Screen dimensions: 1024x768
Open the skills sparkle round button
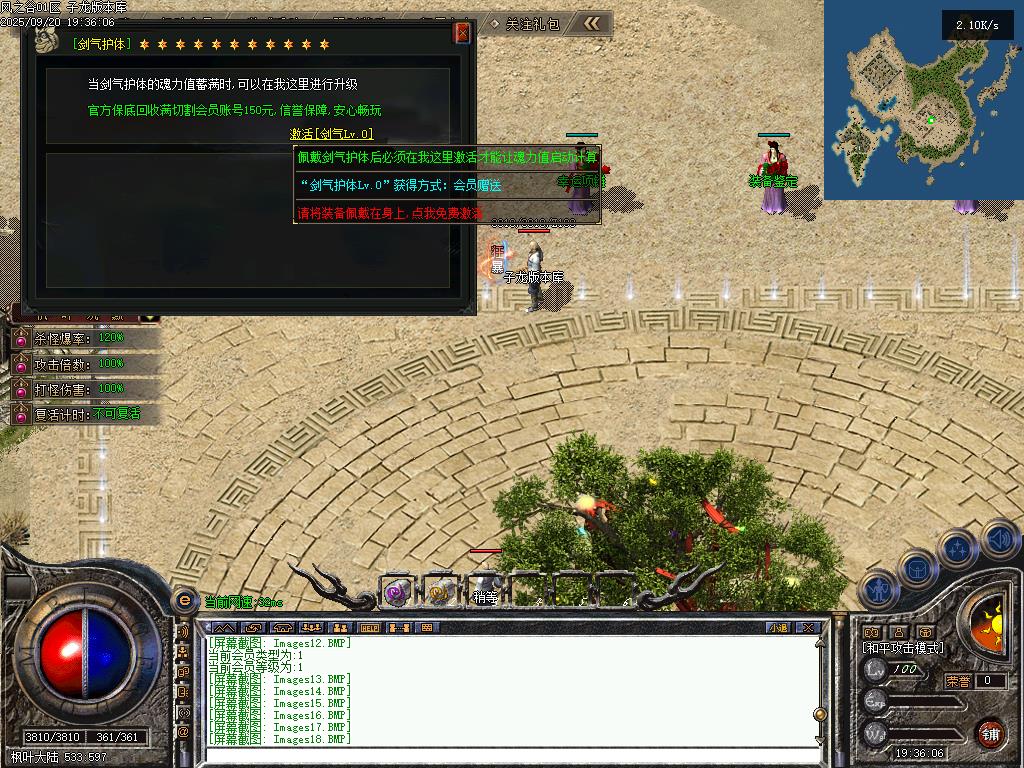pyautogui.click(x=958, y=548)
